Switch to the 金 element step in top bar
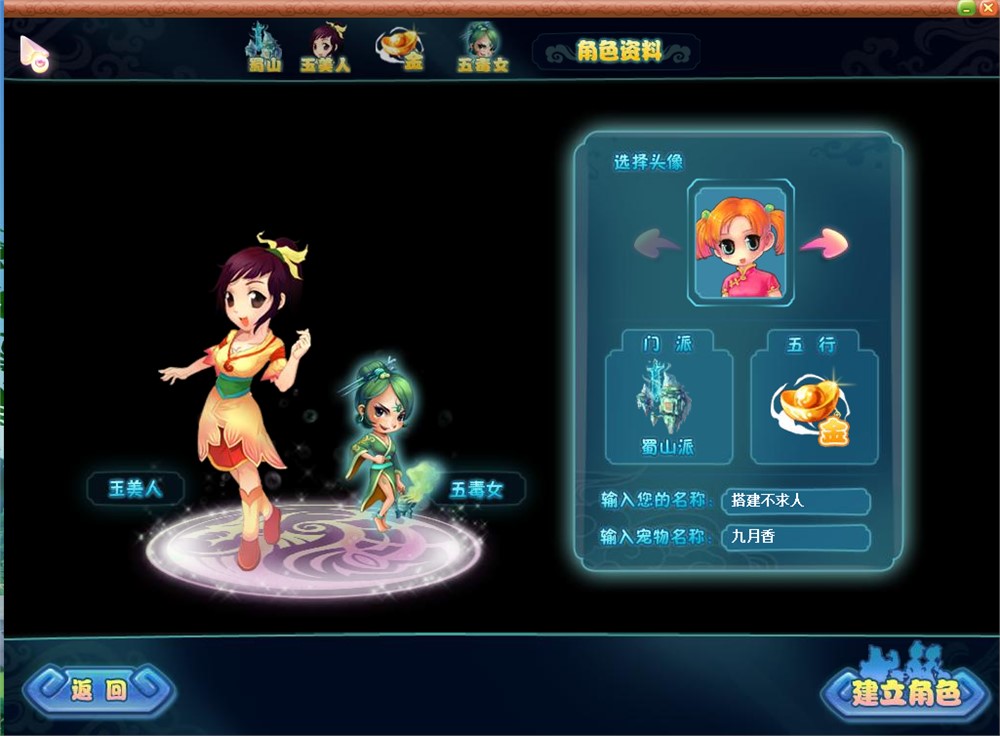This screenshot has height=736, width=1000. 402,47
